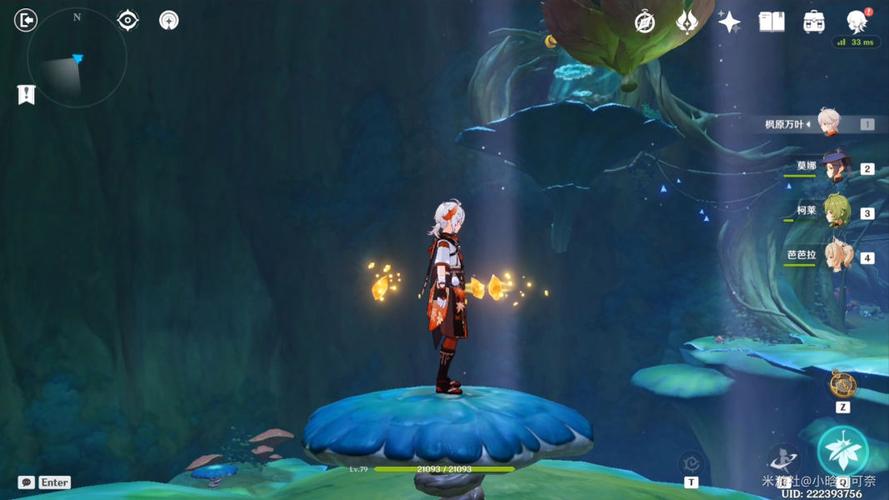Click the round icon beside the eye icon
This screenshot has height=500, width=889.
pos(169,20)
